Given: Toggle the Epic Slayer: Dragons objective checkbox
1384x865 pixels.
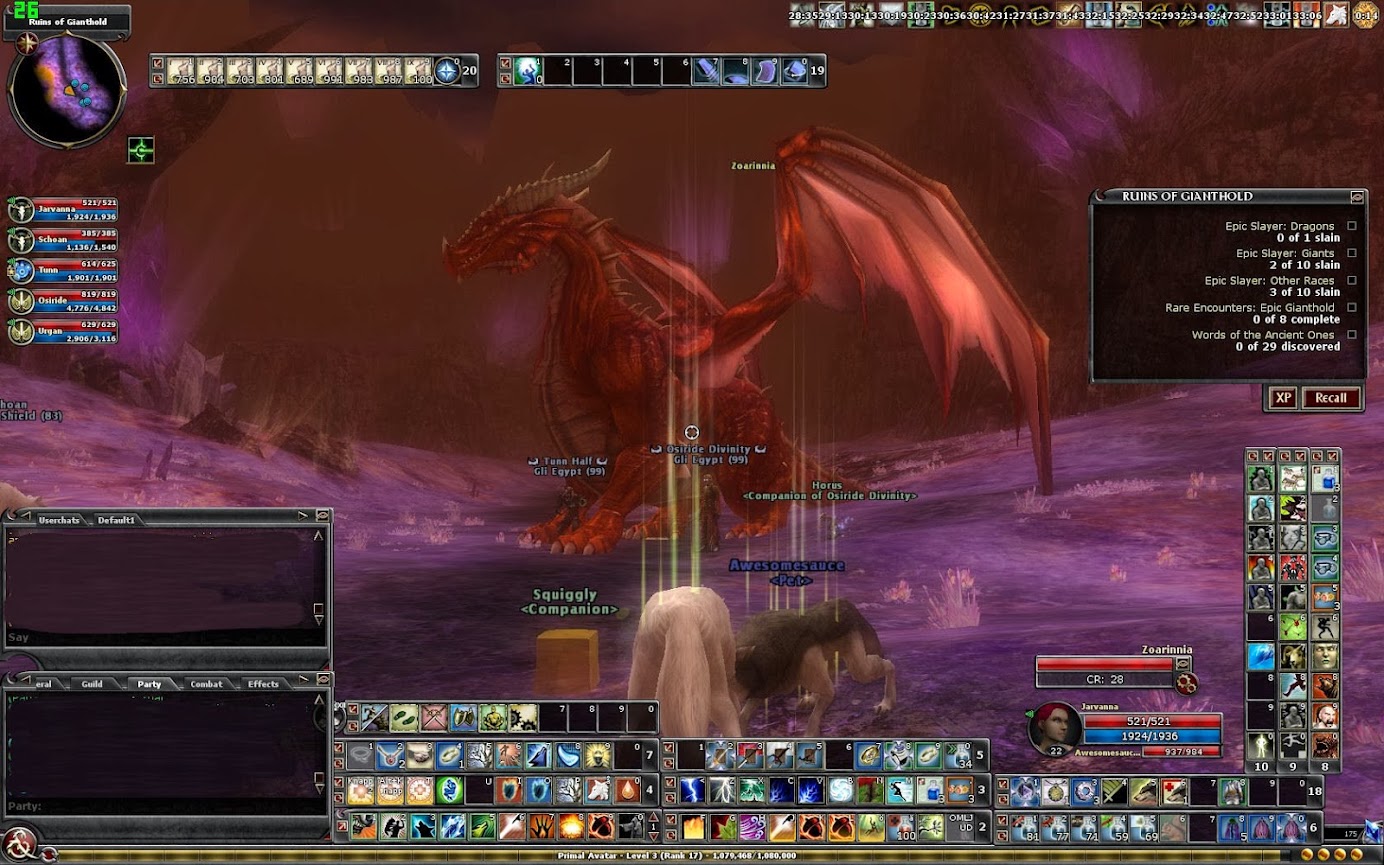Looking at the screenshot, I should 1352,226.
